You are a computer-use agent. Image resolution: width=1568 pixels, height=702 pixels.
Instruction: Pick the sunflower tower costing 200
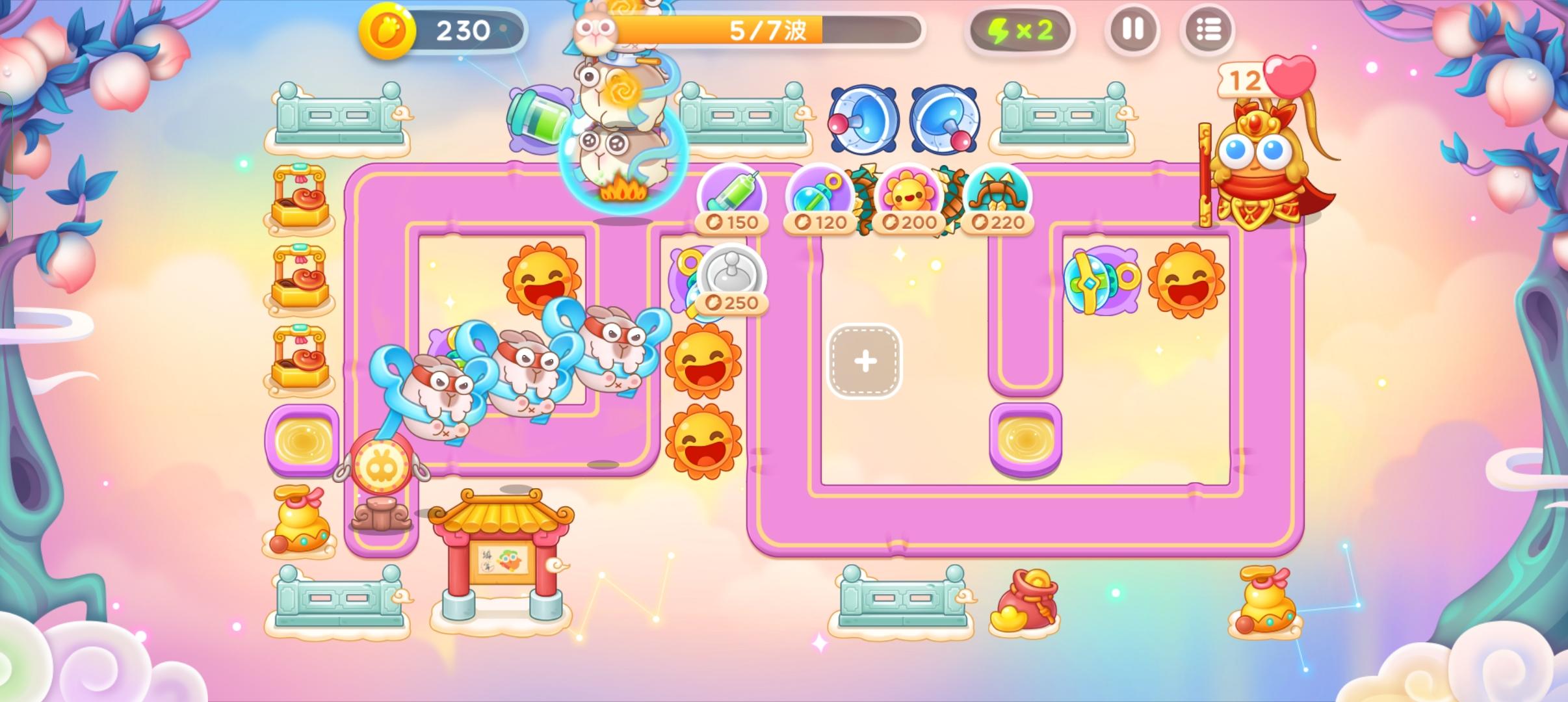click(x=909, y=192)
